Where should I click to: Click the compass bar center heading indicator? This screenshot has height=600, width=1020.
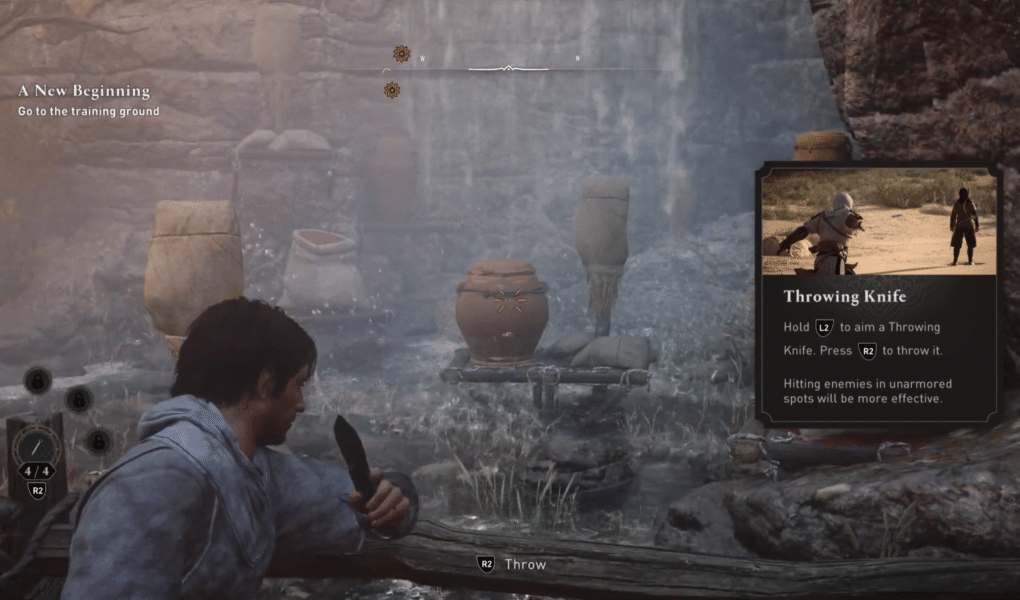tap(508, 68)
